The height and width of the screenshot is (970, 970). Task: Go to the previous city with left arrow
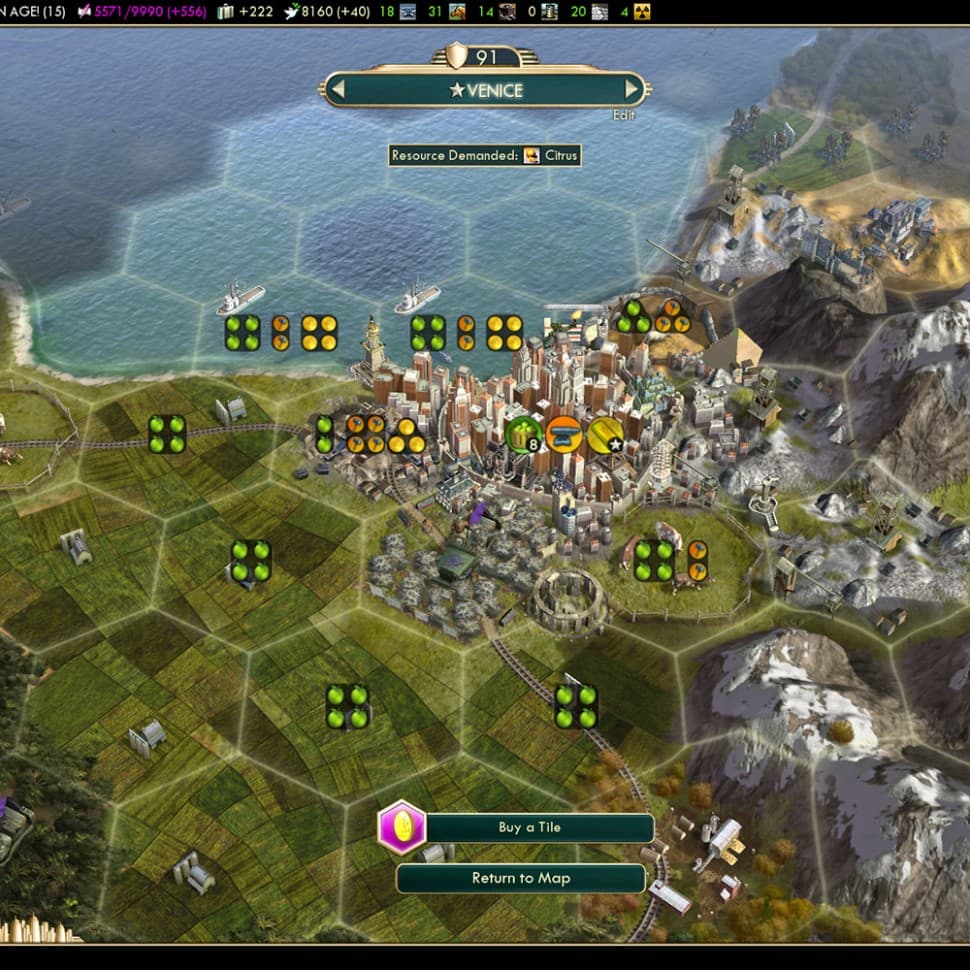pos(338,90)
